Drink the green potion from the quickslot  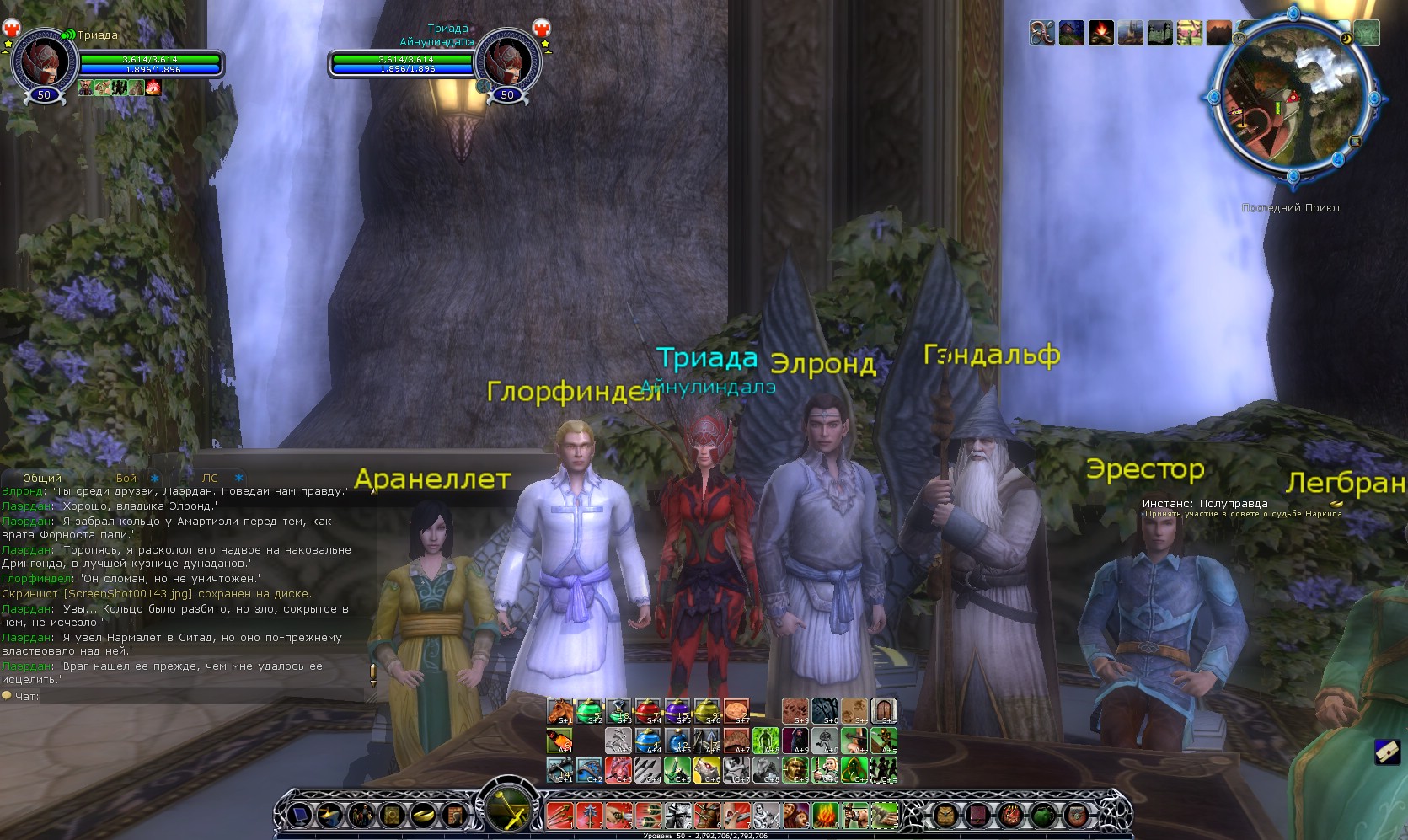click(590, 712)
